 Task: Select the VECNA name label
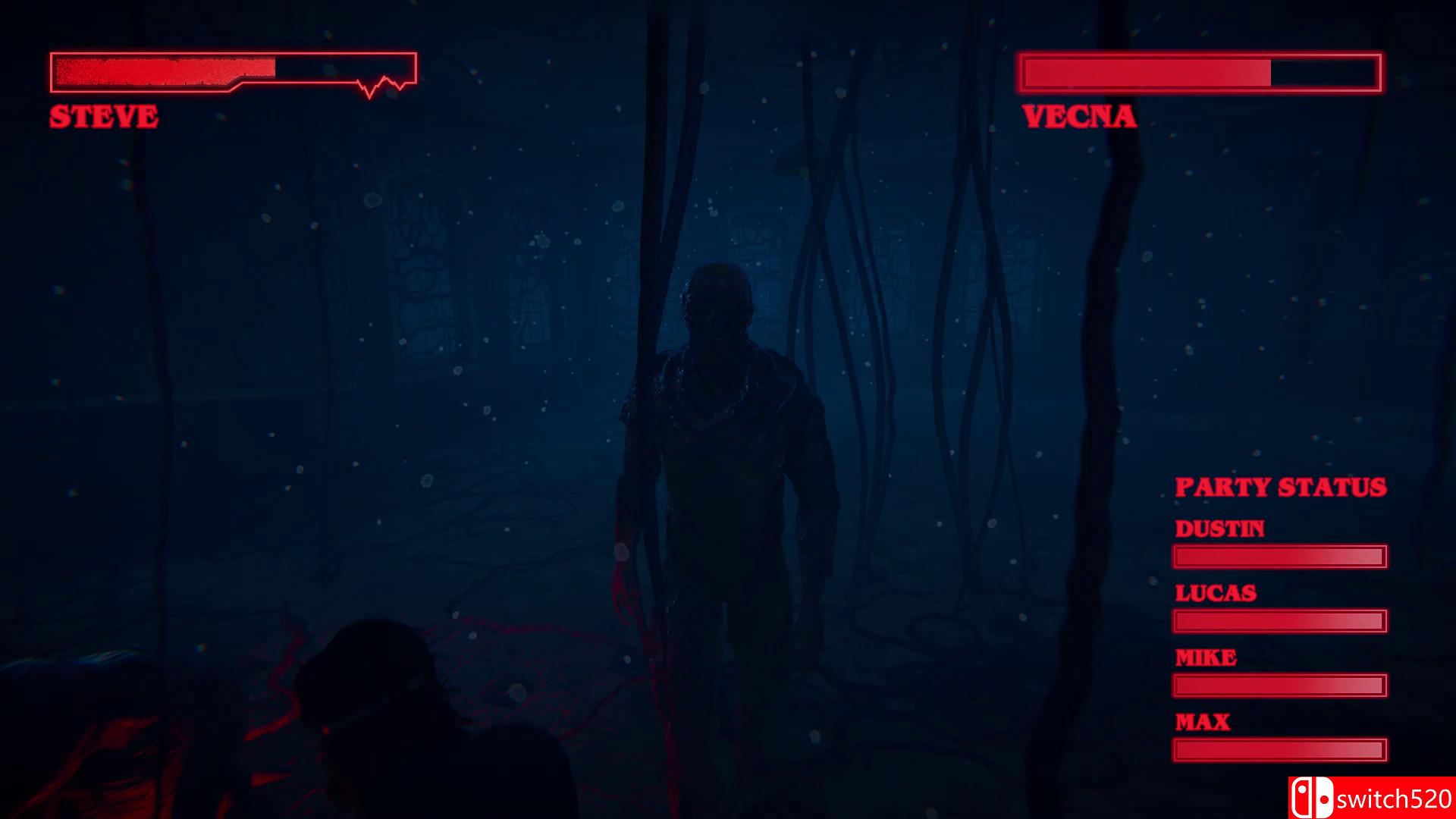1078,116
